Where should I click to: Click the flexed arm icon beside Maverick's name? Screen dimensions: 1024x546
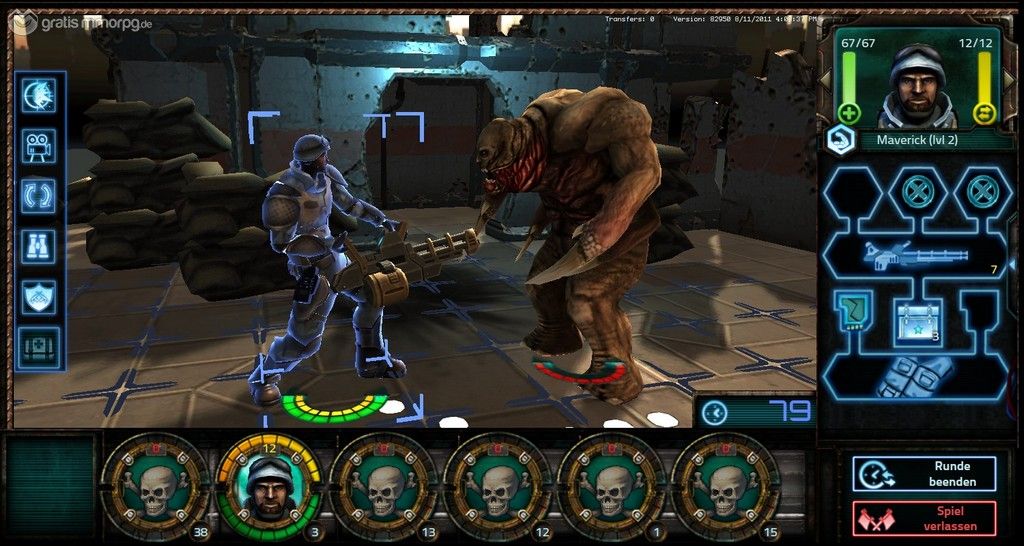(x=838, y=140)
